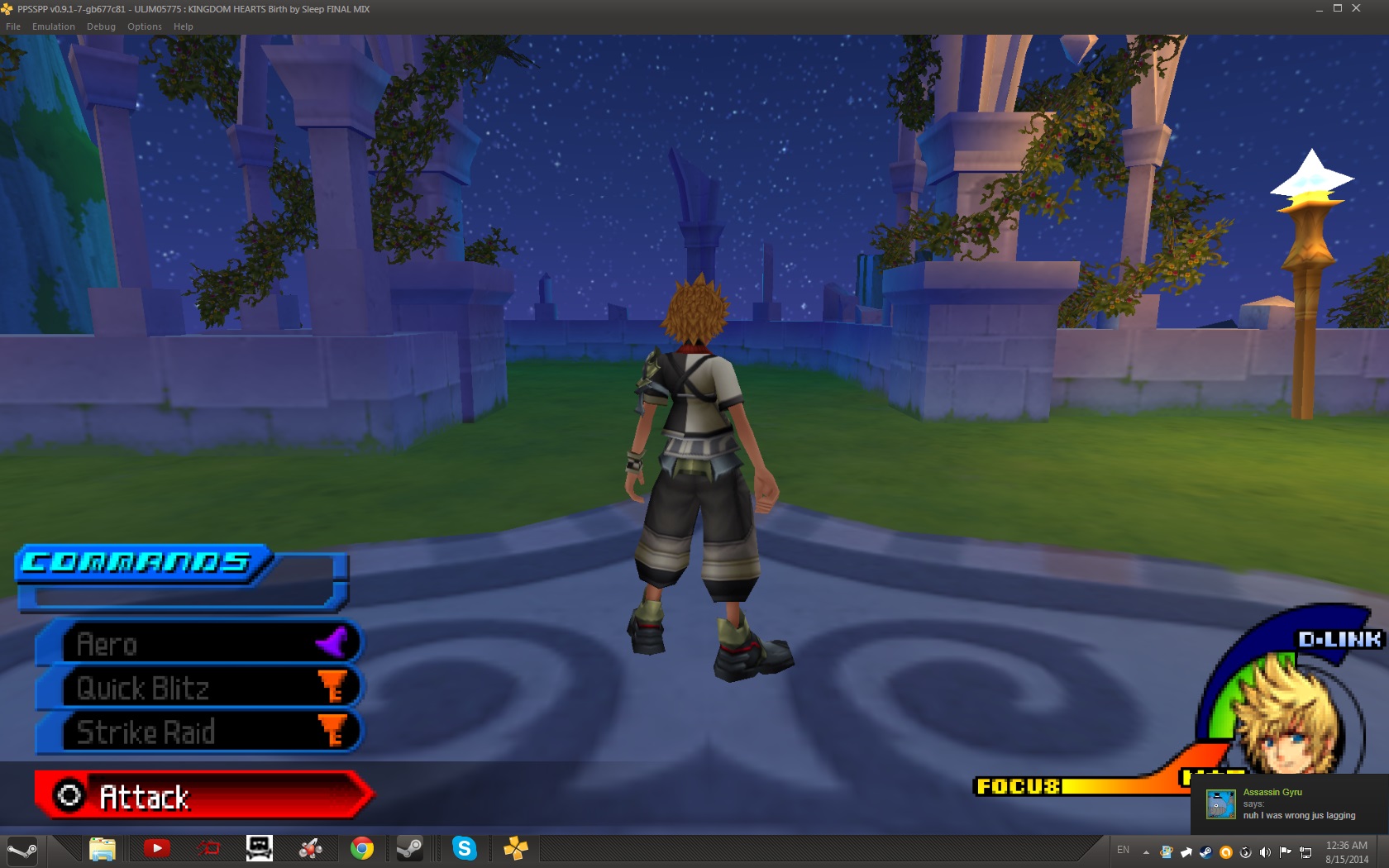Open the emulator File menu
This screenshot has width=1389, height=868.
(13, 26)
